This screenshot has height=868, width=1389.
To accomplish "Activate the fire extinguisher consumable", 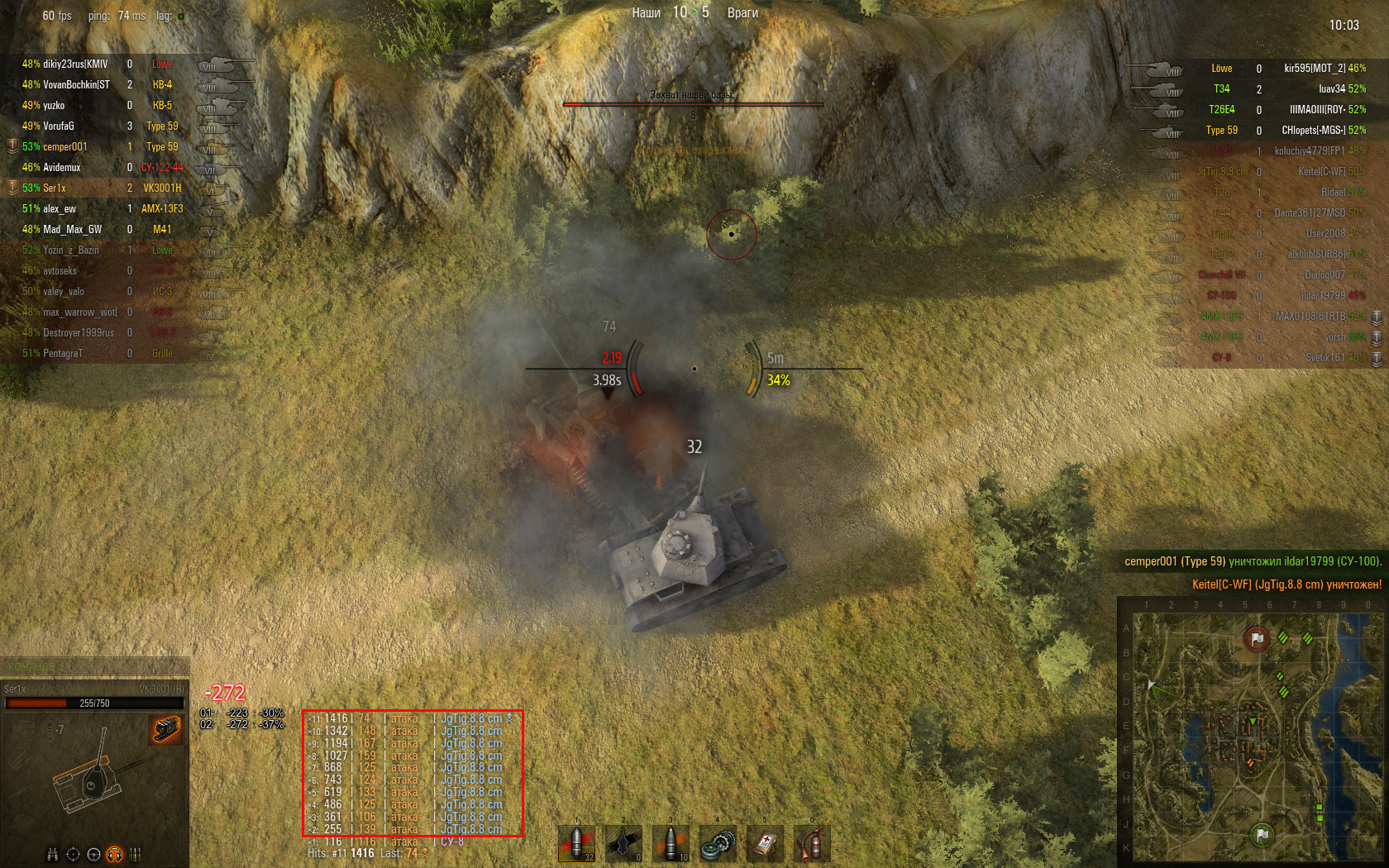I will click(812, 843).
